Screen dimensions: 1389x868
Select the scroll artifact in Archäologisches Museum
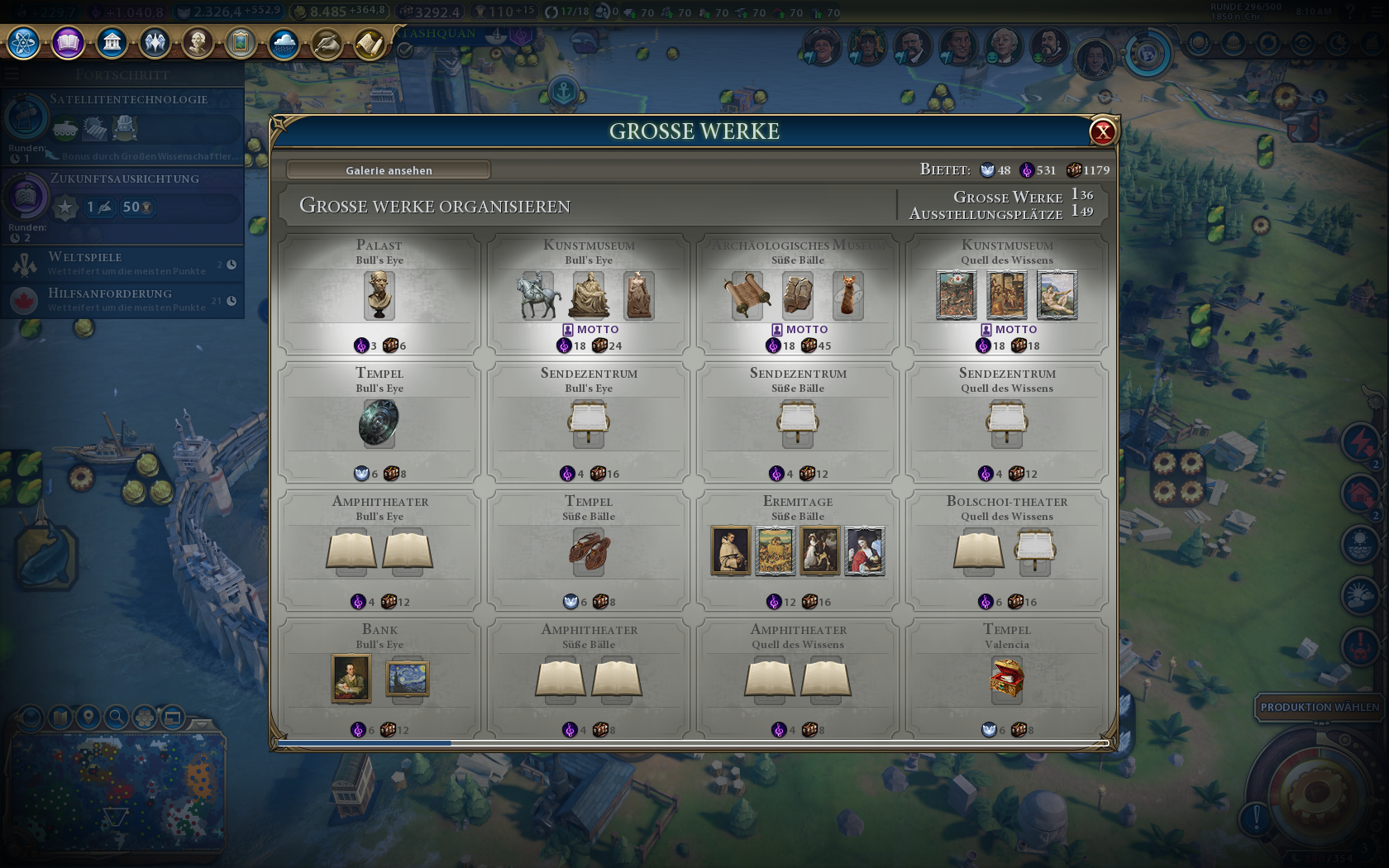(x=747, y=296)
